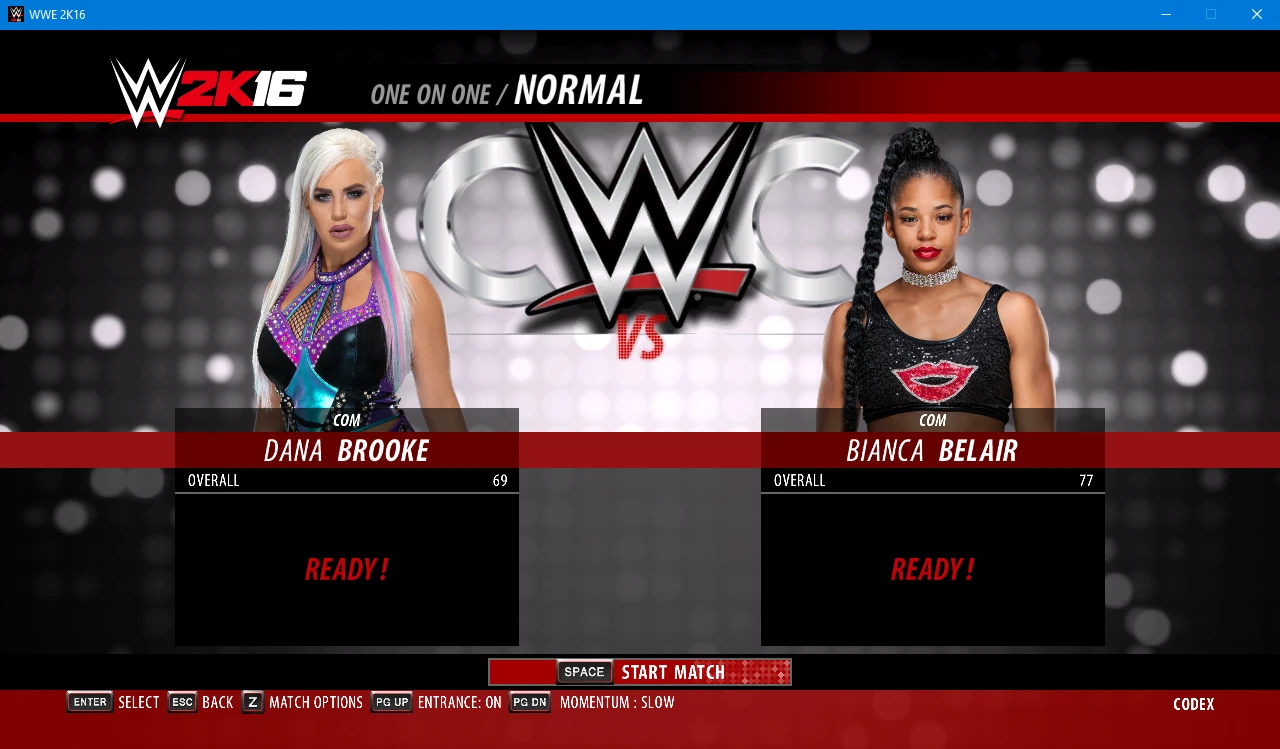Select the WWE 2K16 logo top-left
This screenshot has width=1280, height=749.
coord(205,87)
